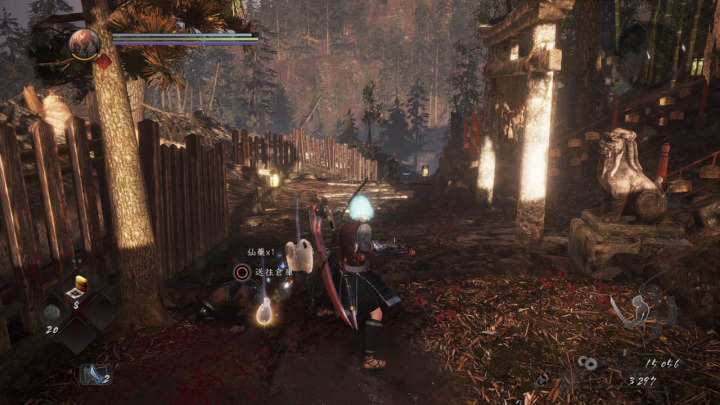Screen dimensions: 720x405
Task: Click the guardian spirit portrait
Action: click(x=84, y=43)
